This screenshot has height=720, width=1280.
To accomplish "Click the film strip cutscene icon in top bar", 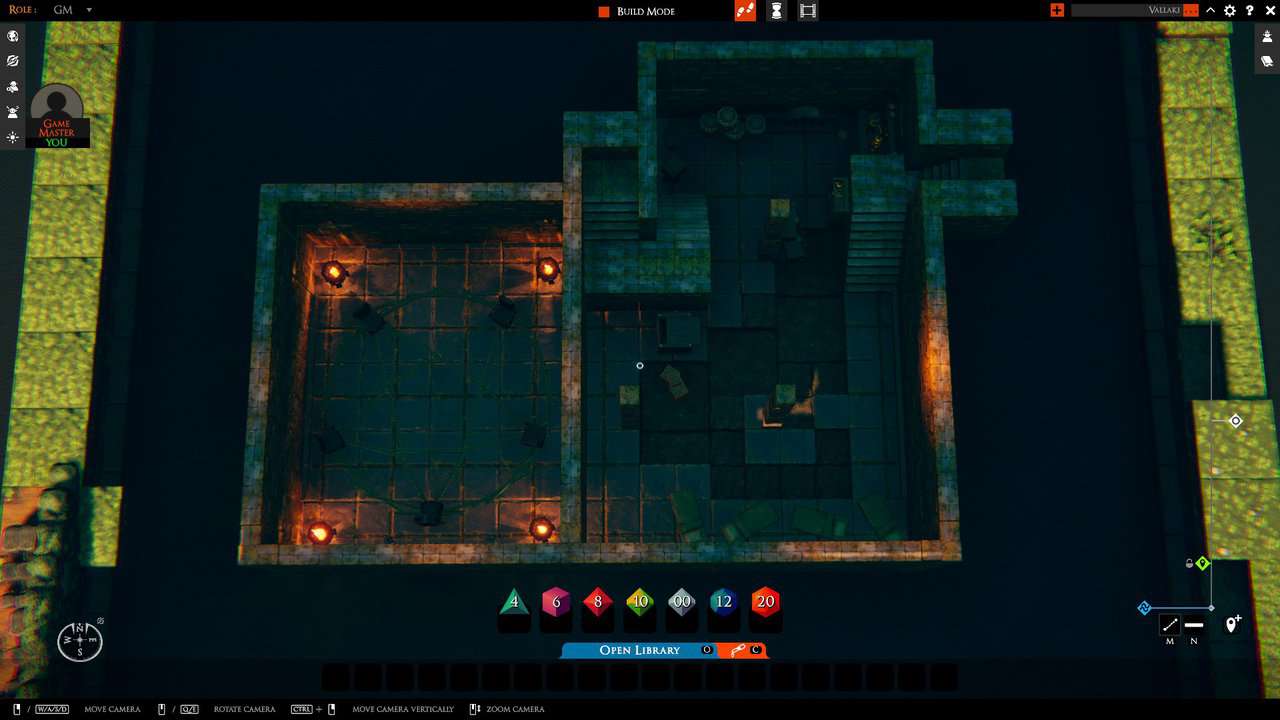I will tap(807, 11).
